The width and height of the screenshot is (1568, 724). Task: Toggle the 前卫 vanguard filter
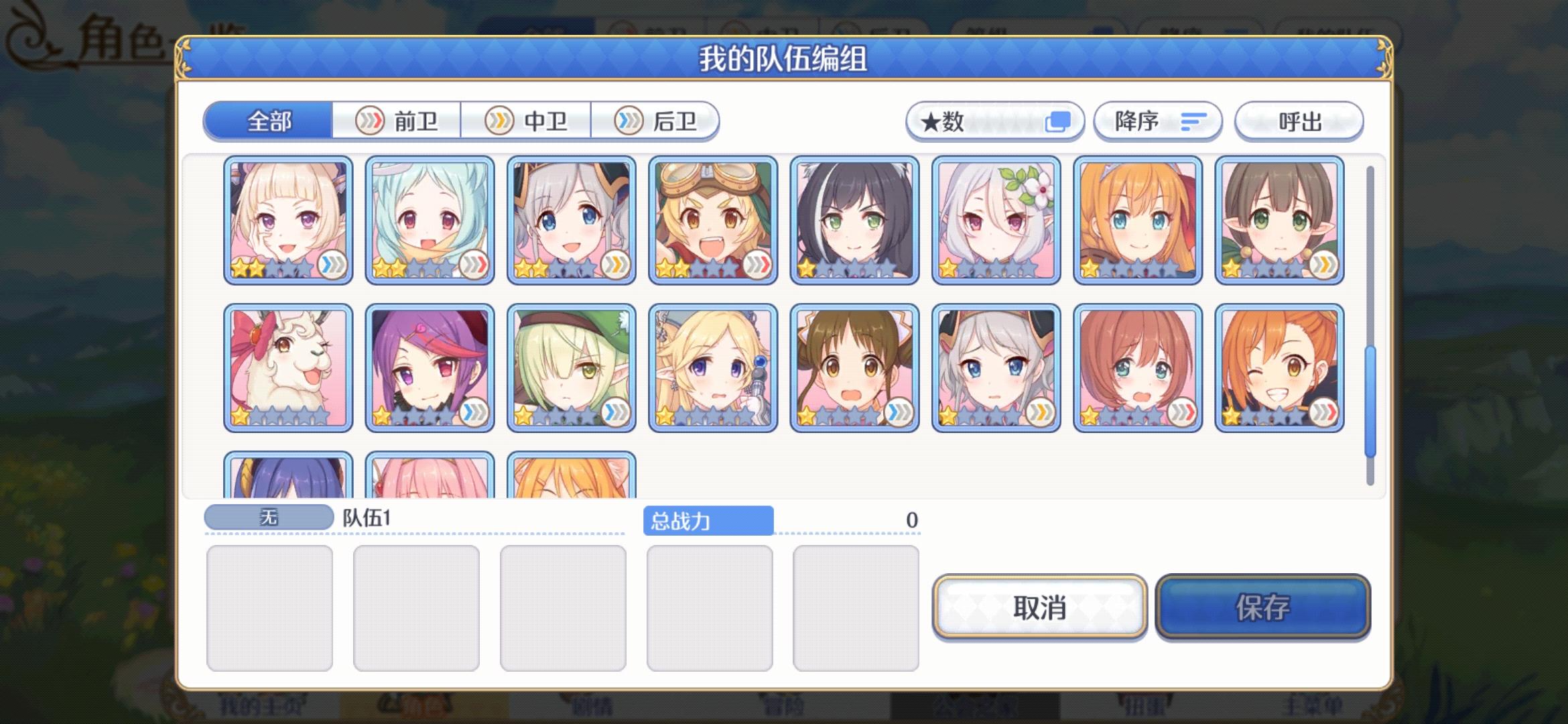(x=397, y=121)
